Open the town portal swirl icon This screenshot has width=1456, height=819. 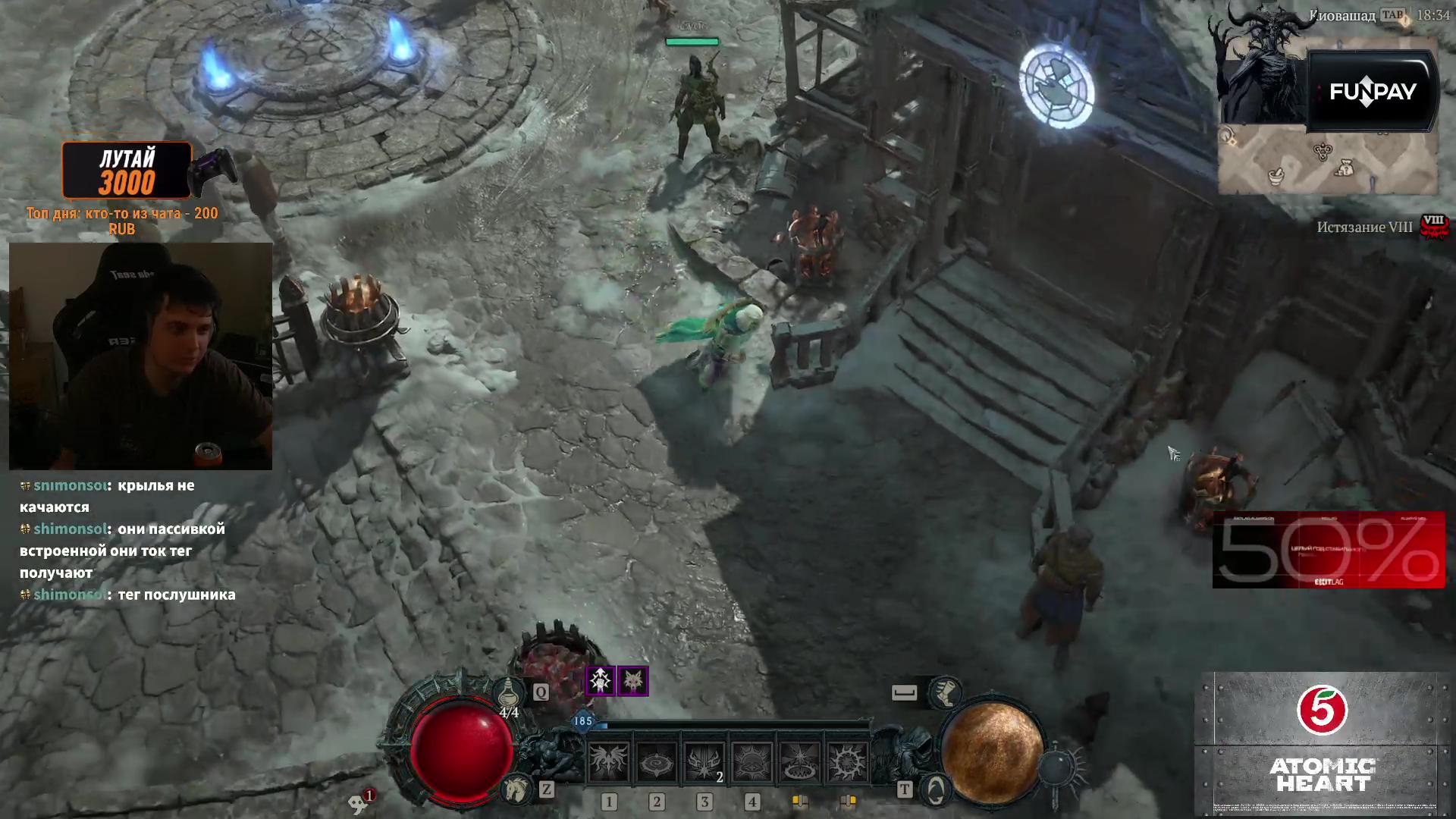click(x=936, y=789)
